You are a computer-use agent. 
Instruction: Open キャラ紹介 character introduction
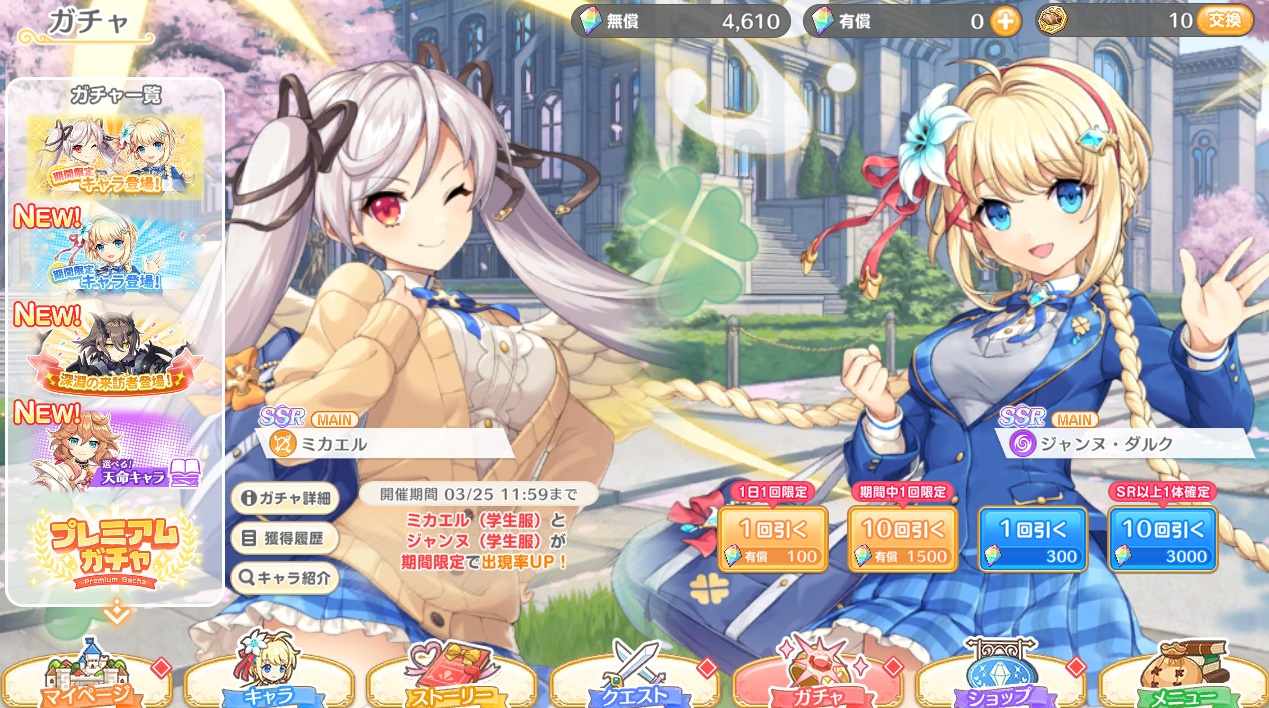(x=284, y=577)
